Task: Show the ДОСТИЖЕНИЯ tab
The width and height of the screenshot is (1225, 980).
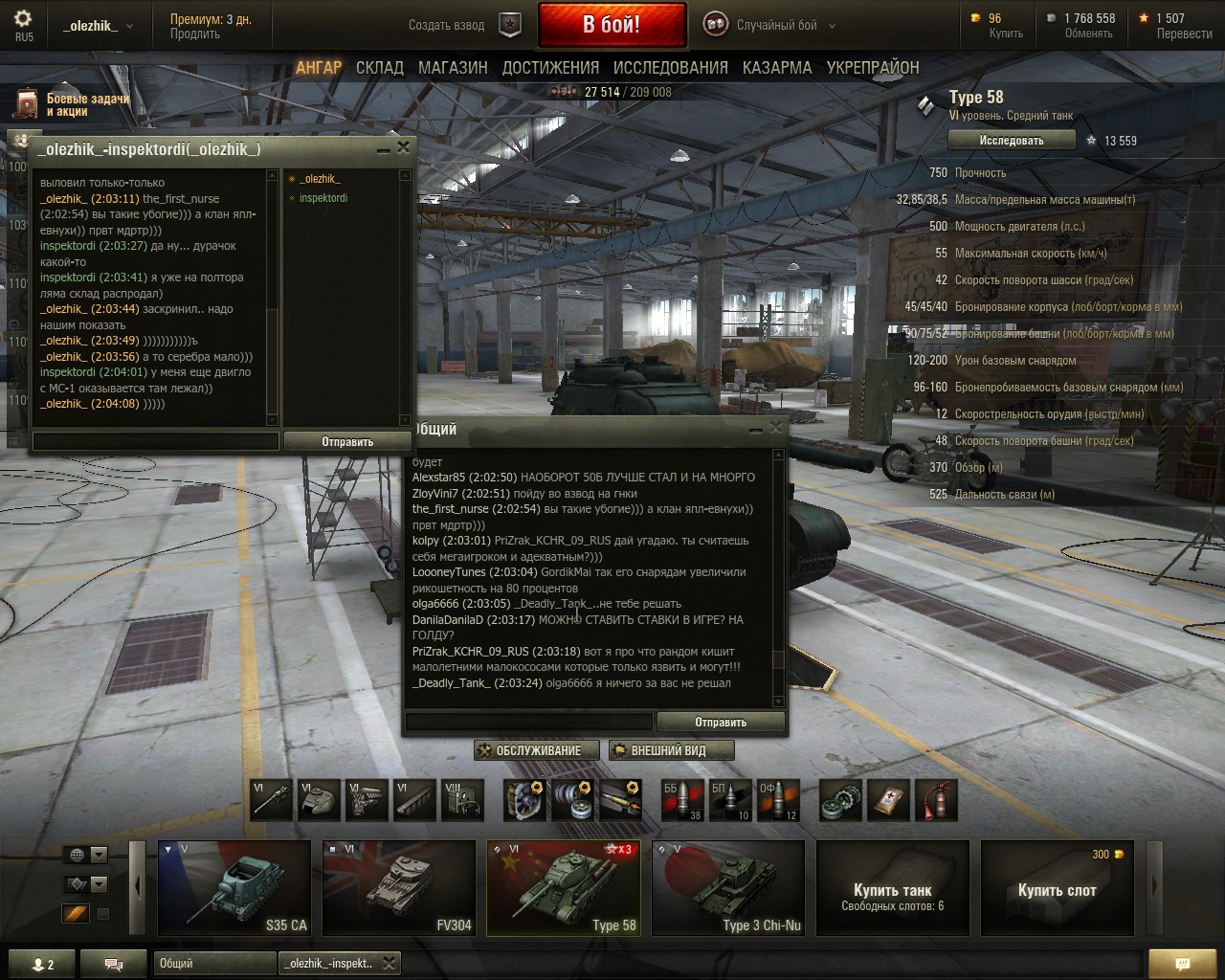Action: (550, 68)
